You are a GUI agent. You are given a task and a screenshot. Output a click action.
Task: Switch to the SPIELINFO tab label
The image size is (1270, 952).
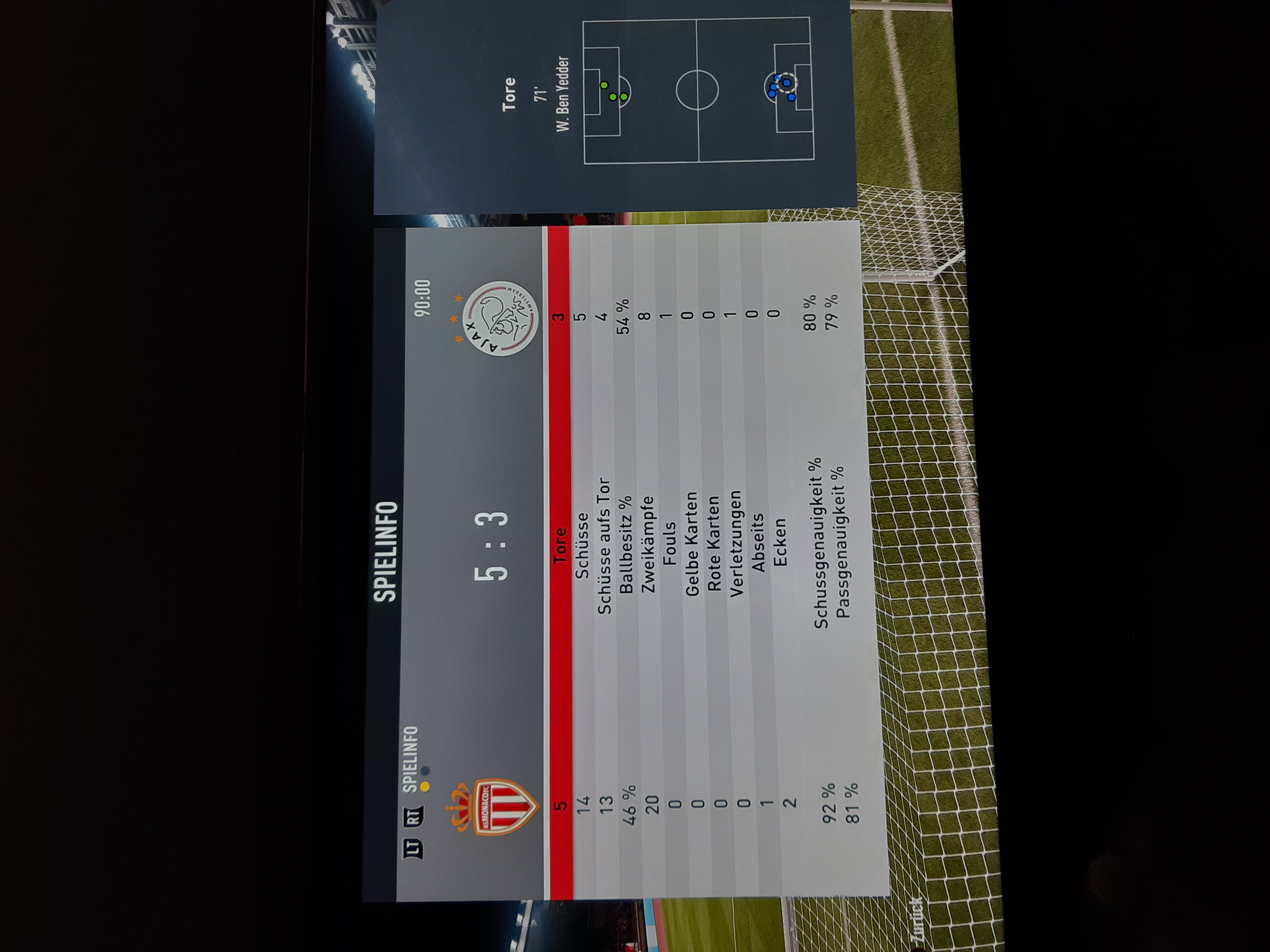(410, 760)
